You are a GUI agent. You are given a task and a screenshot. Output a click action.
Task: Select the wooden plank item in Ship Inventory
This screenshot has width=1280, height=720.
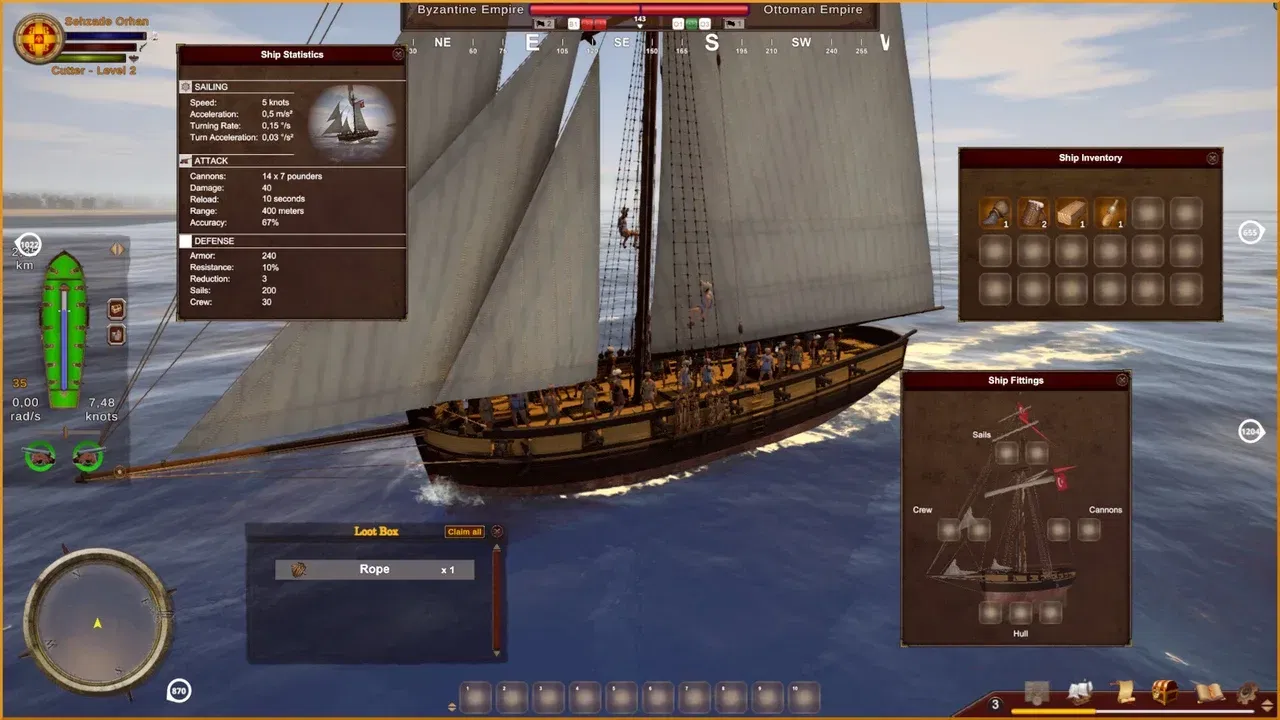1071,213
